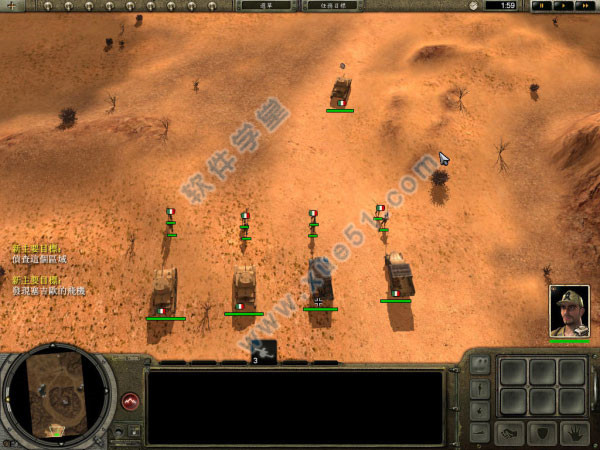Click the red round alert button
600x450 pixels.
(130, 401)
